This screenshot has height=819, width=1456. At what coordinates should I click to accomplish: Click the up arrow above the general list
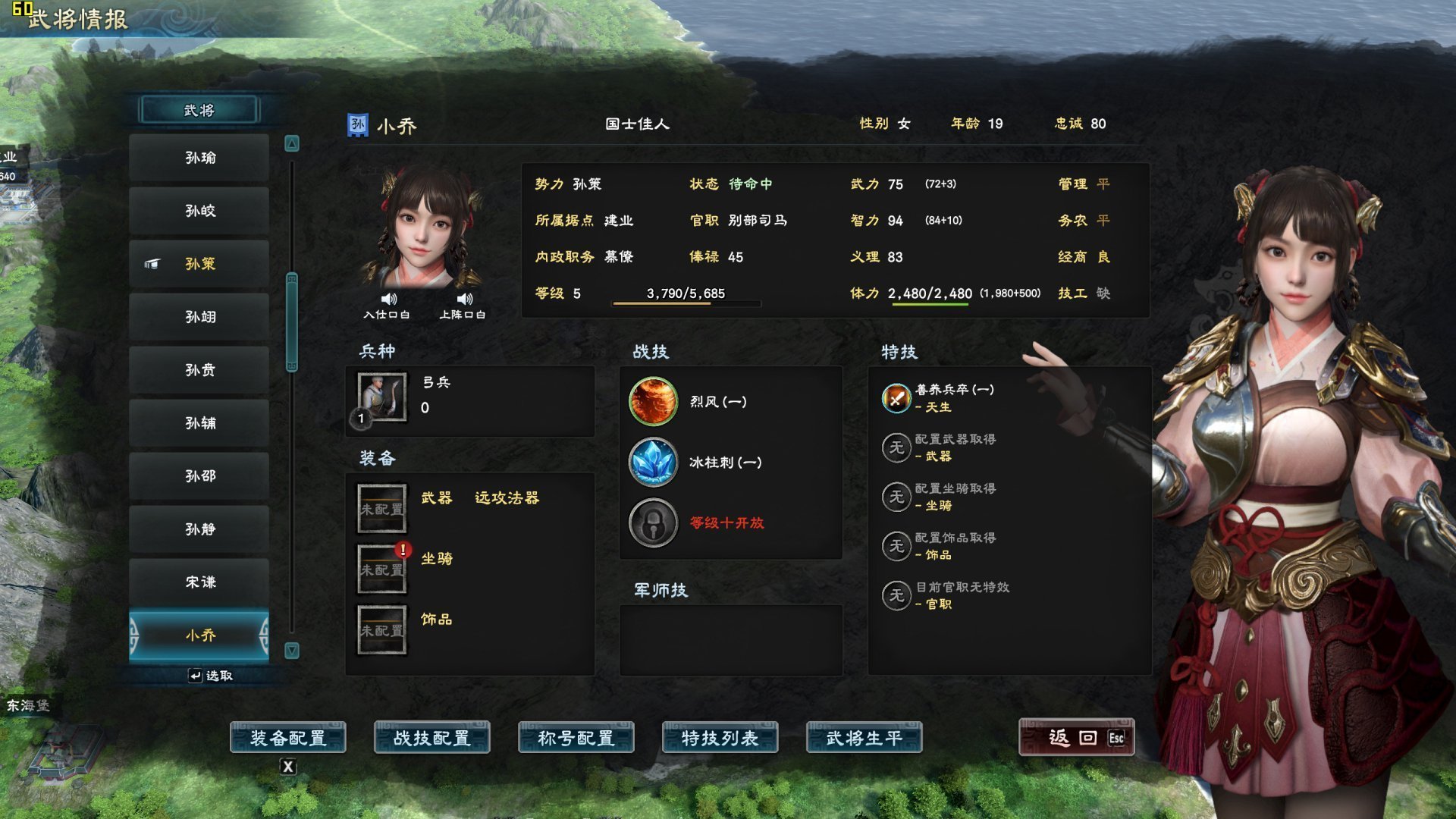292,142
